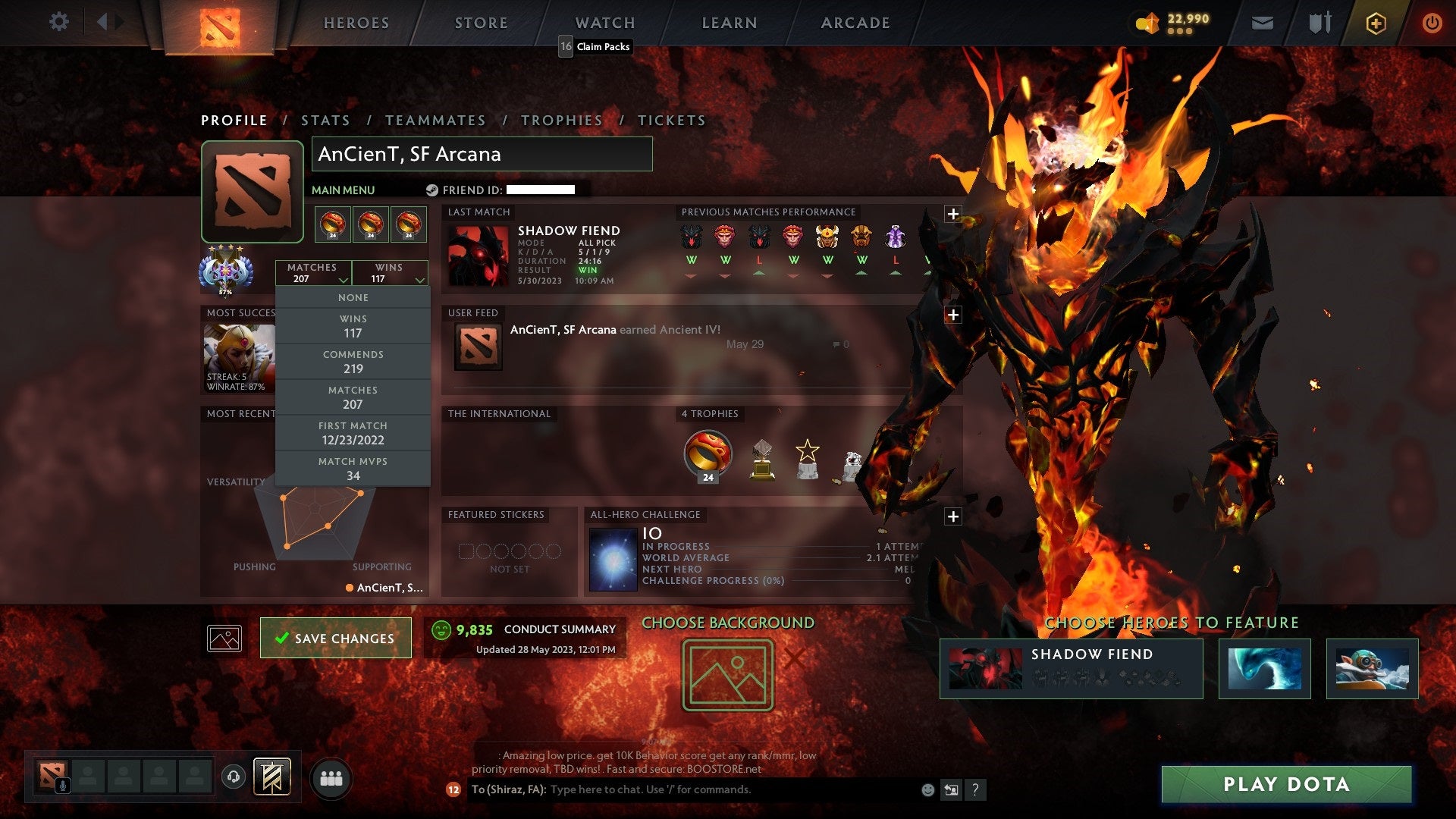The image size is (1456, 819).
Task: Expand Previous Matches Performance with its plus button
Action: 952,215
